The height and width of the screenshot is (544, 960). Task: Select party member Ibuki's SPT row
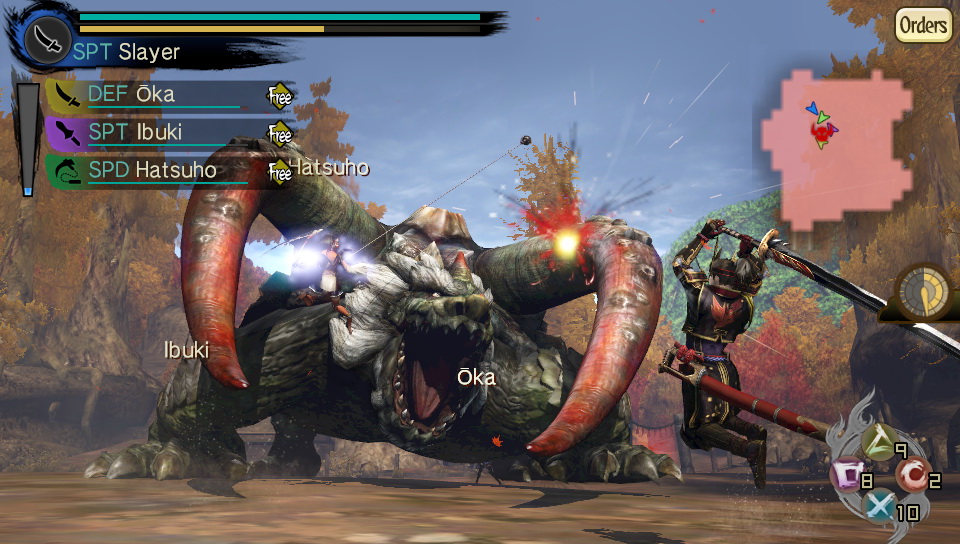tap(150, 132)
